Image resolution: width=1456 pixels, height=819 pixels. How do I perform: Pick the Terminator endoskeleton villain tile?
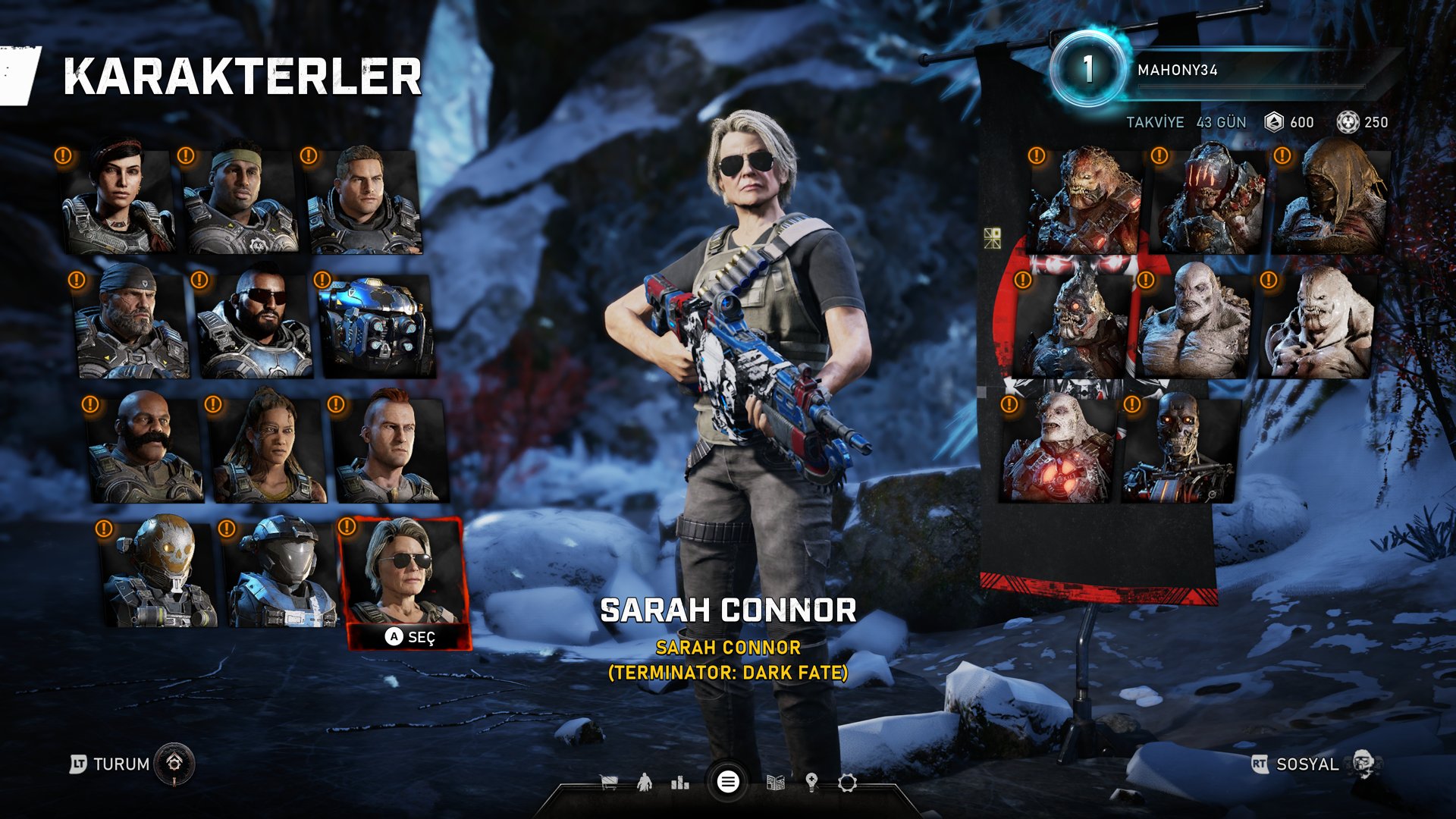click(1179, 449)
